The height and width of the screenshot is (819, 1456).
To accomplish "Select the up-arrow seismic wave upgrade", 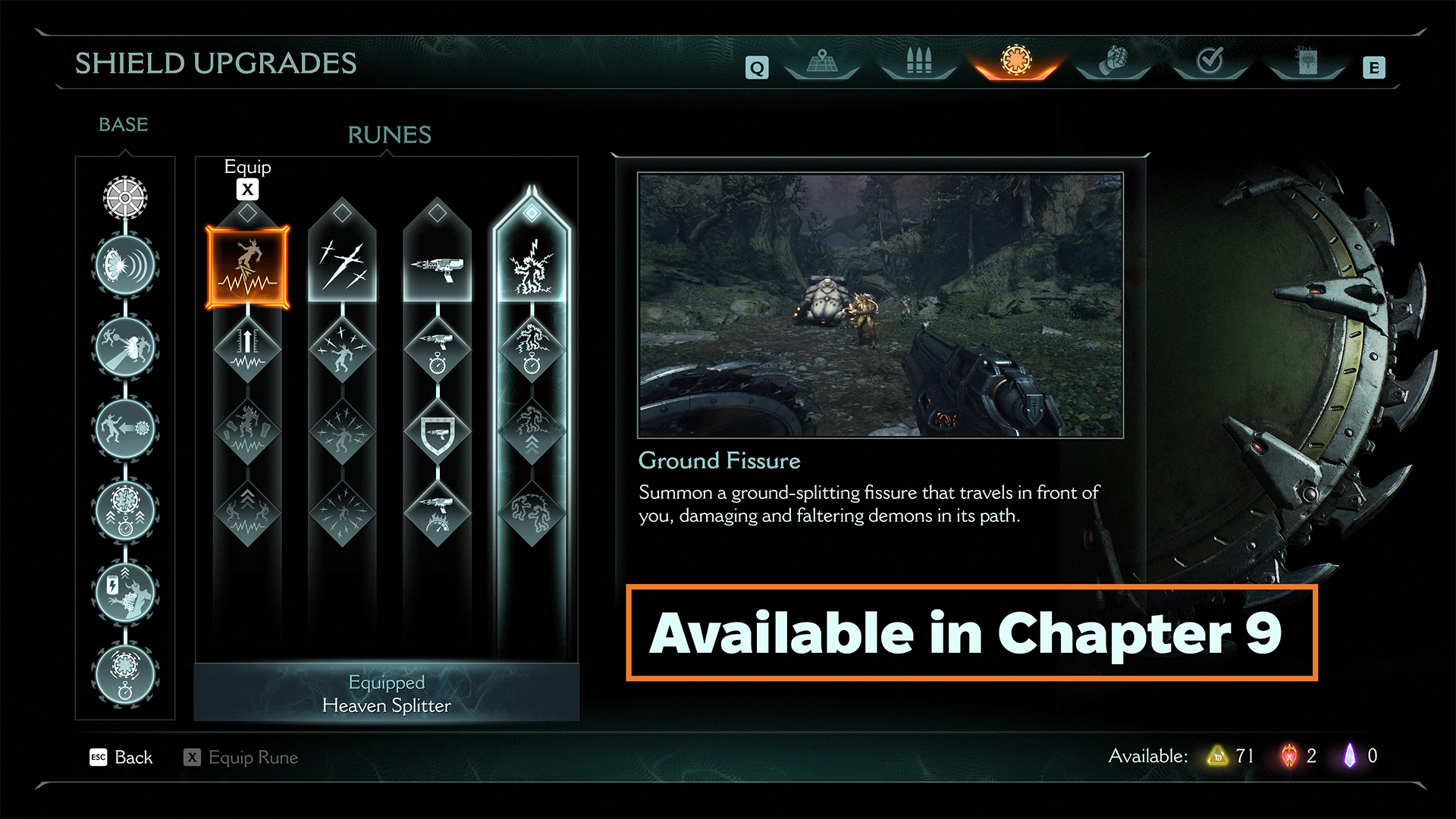I will coord(247,349).
